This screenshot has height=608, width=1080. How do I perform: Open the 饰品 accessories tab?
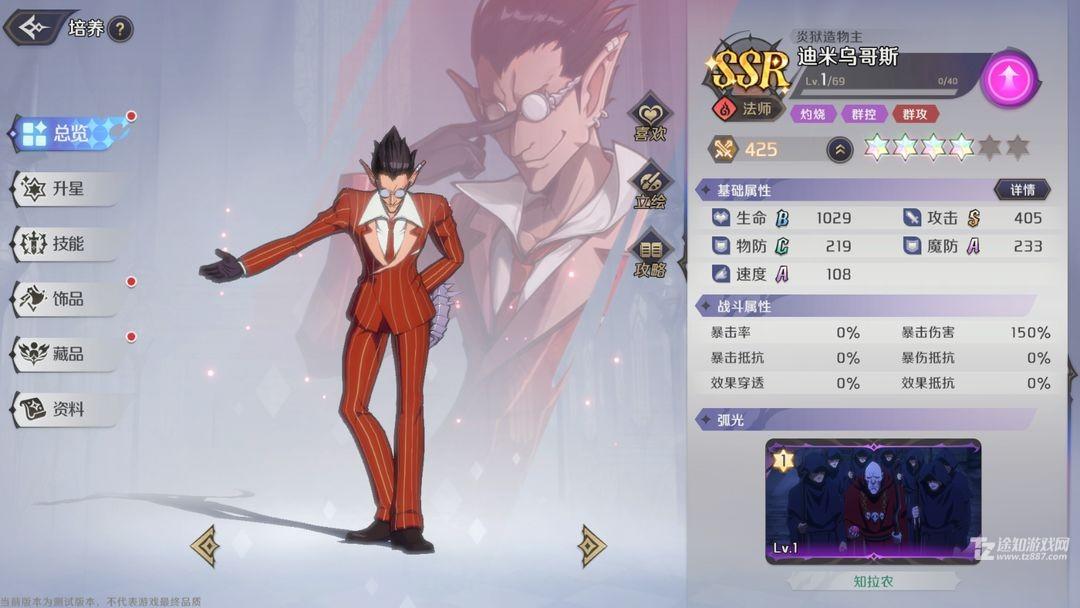pyautogui.click(x=66, y=299)
